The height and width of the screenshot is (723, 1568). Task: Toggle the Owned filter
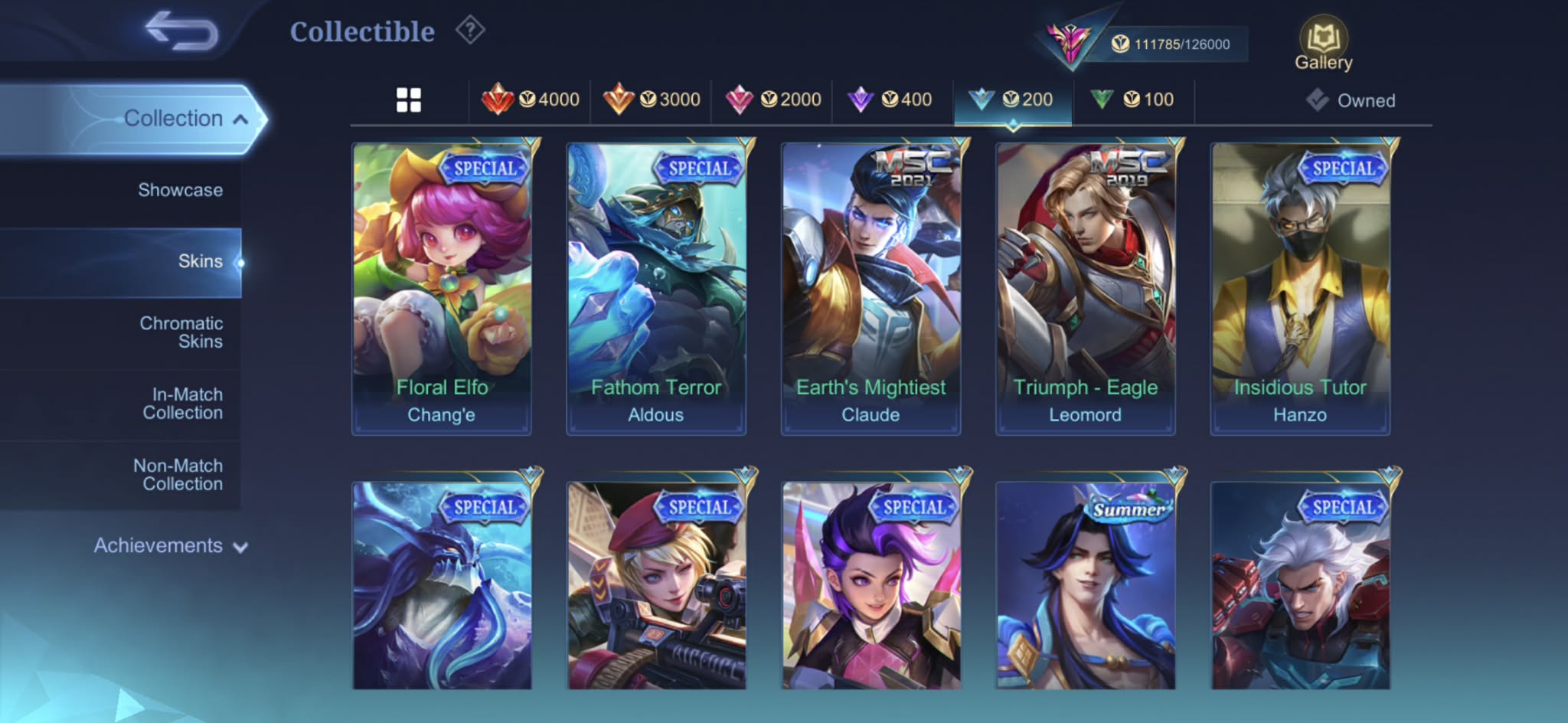pyautogui.click(x=1351, y=100)
